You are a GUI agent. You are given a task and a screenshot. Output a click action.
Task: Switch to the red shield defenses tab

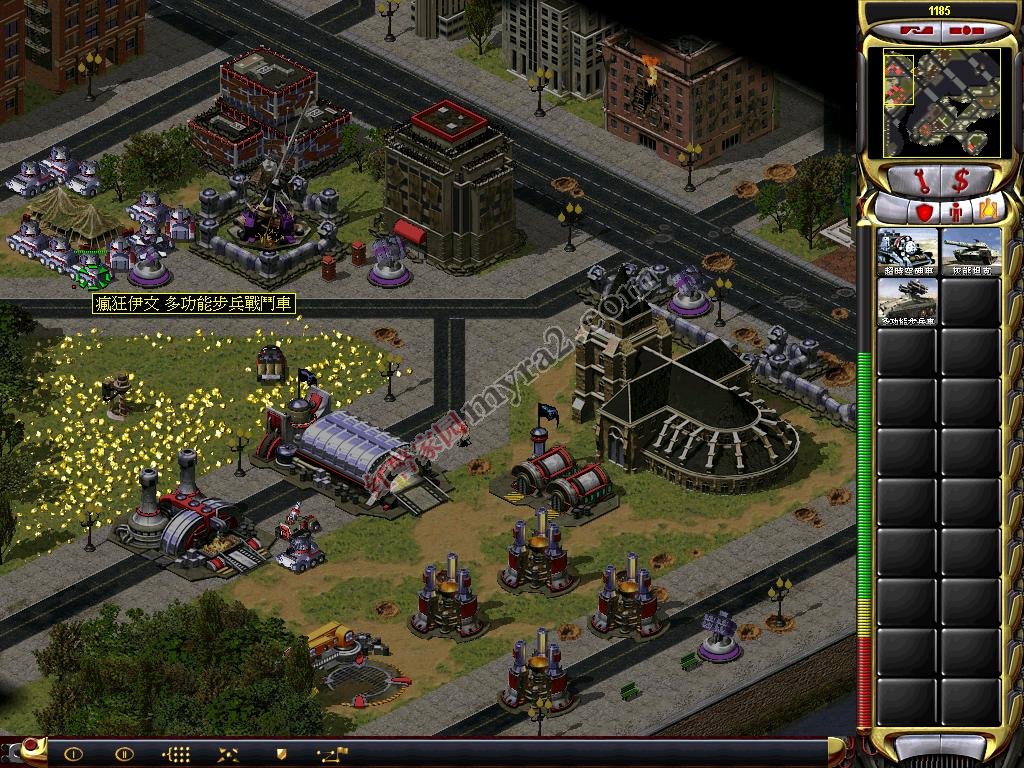click(x=924, y=212)
